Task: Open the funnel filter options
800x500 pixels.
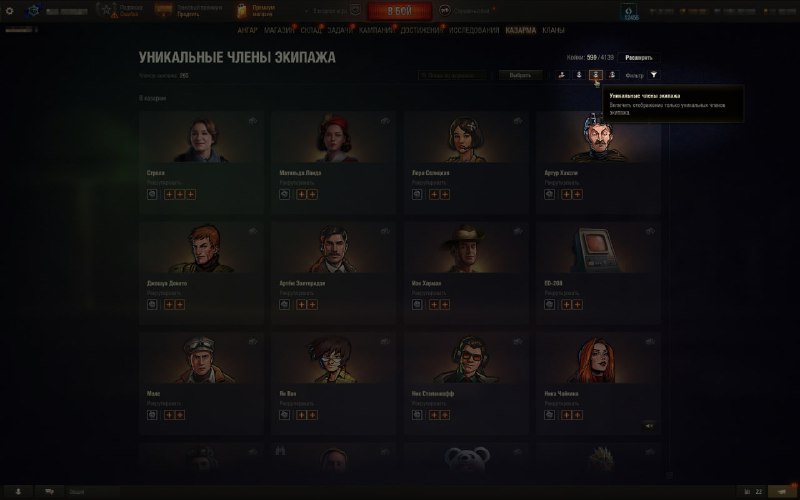Action: [x=654, y=75]
